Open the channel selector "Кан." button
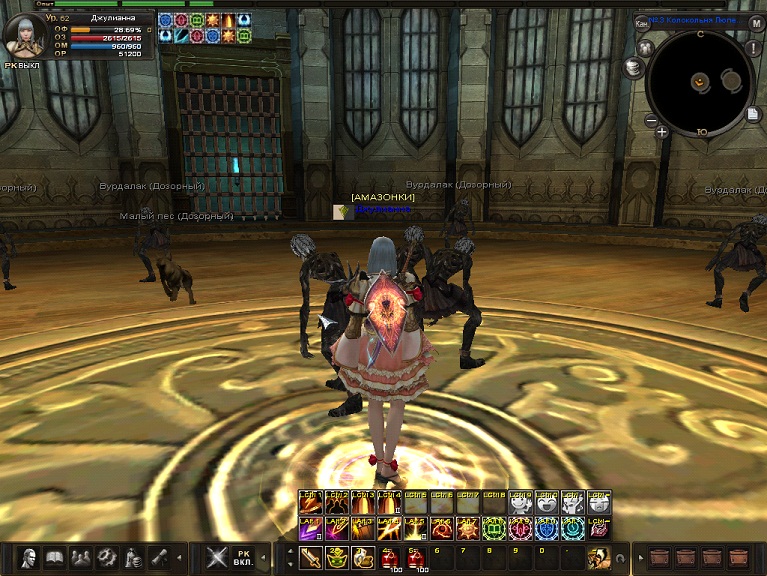This screenshot has height=576, width=767. point(642,22)
